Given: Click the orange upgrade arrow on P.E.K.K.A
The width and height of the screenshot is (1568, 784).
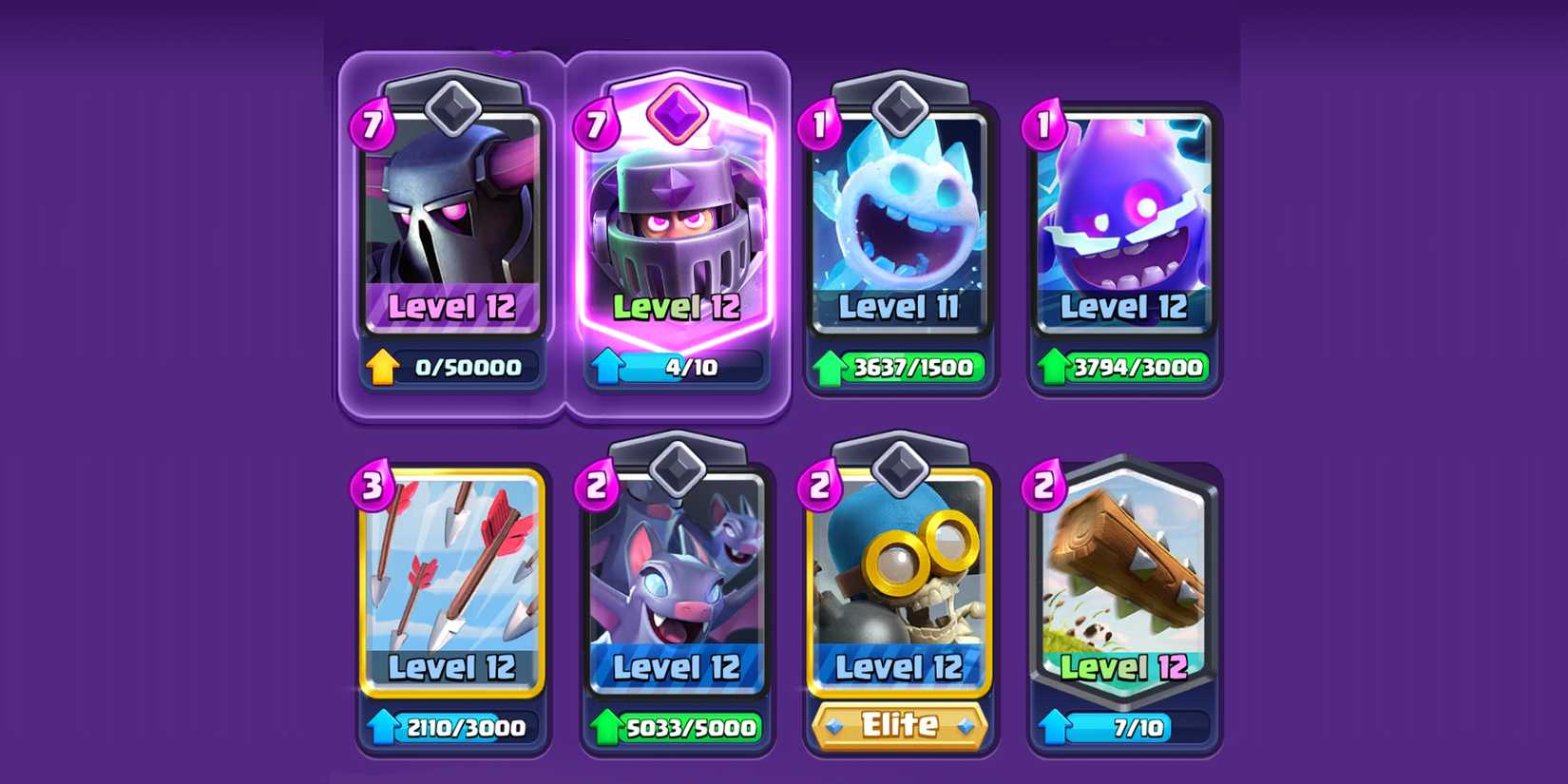Looking at the screenshot, I should point(382,365).
